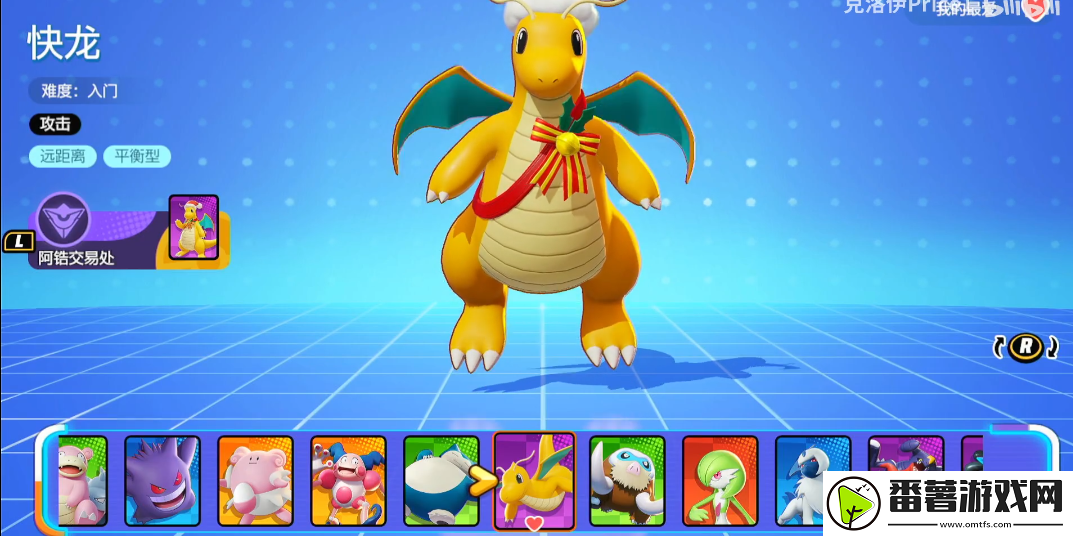This screenshot has height=536, width=1073.
Task: Select the Snorlax portrait tile
Action: pyautogui.click(x=440, y=480)
